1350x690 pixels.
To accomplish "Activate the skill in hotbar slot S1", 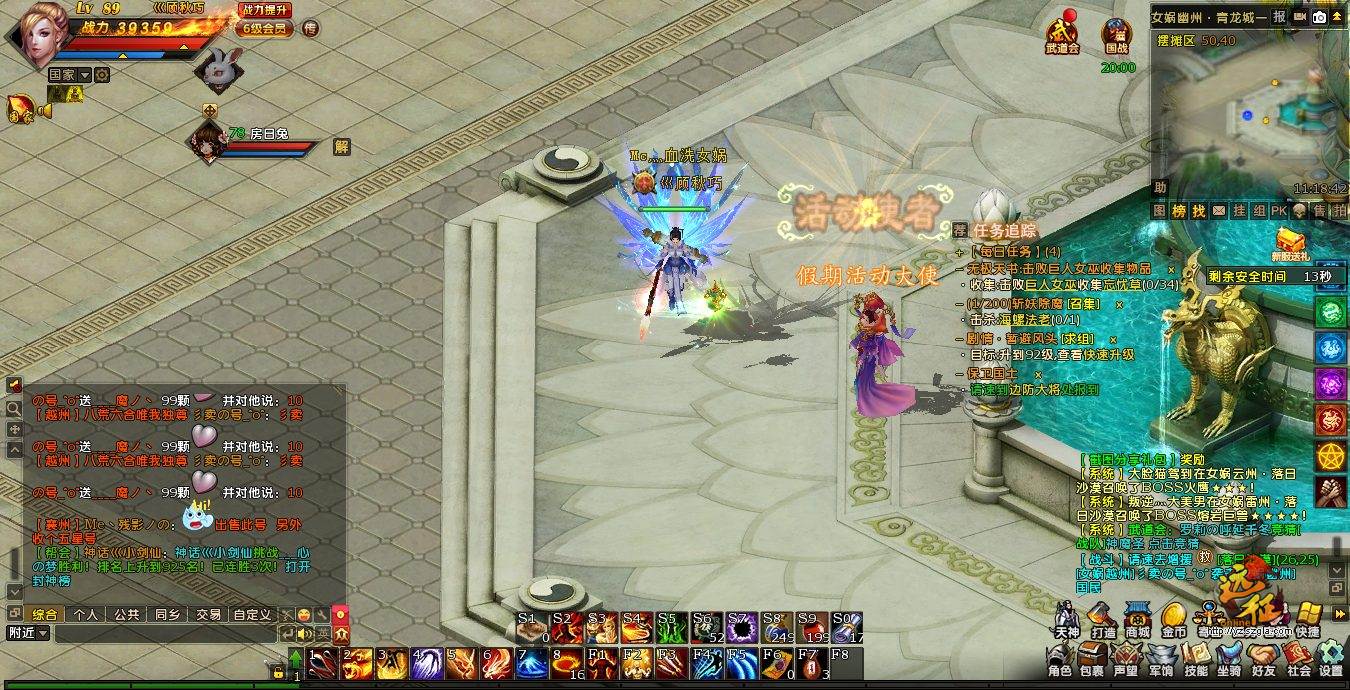I will [x=532, y=627].
